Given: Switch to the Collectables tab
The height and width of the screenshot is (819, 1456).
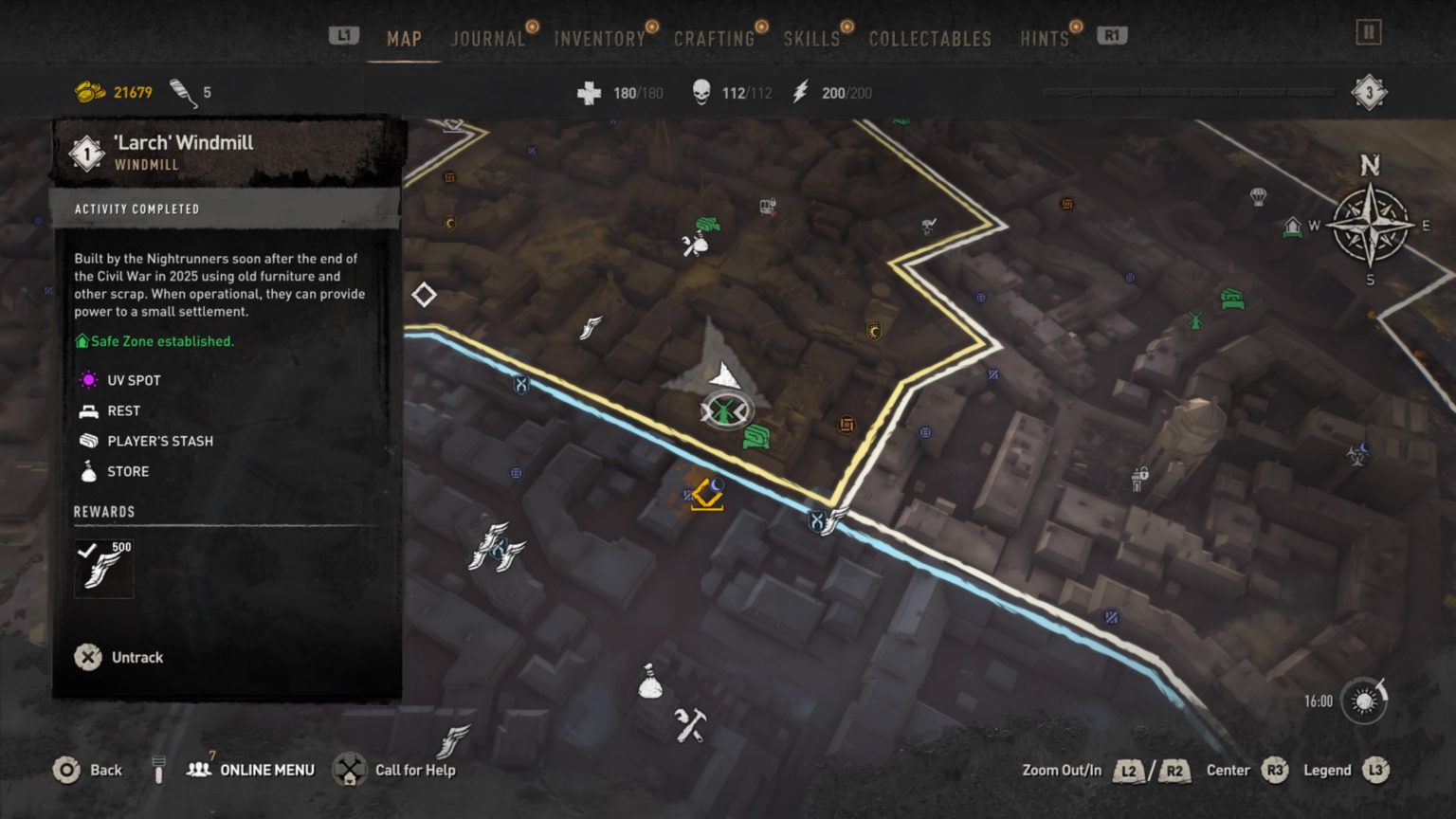Looking at the screenshot, I should [x=929, y=39].
